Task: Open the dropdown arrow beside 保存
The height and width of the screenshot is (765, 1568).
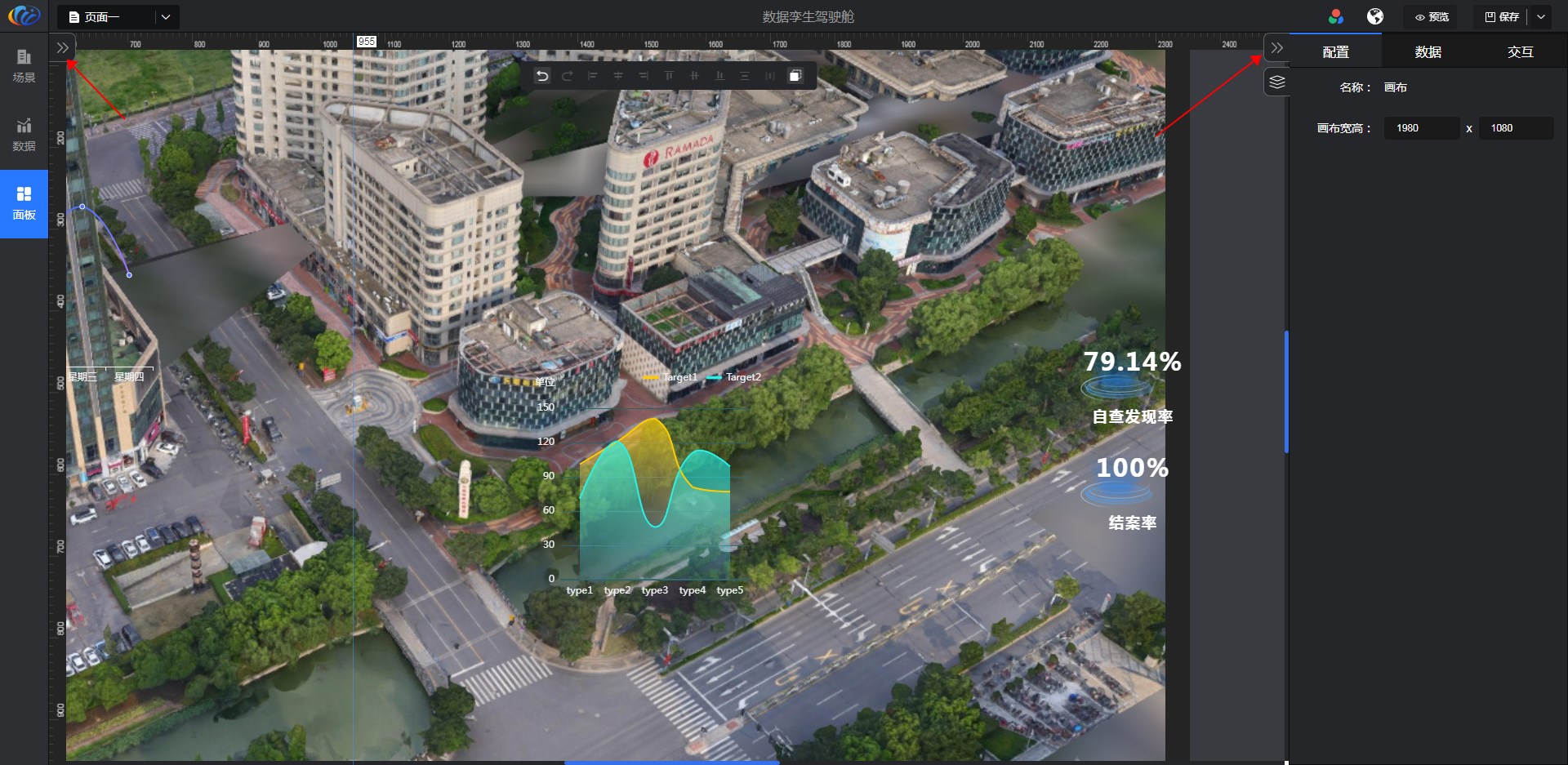Action: pyautogui.click(x=1541, y=17)
